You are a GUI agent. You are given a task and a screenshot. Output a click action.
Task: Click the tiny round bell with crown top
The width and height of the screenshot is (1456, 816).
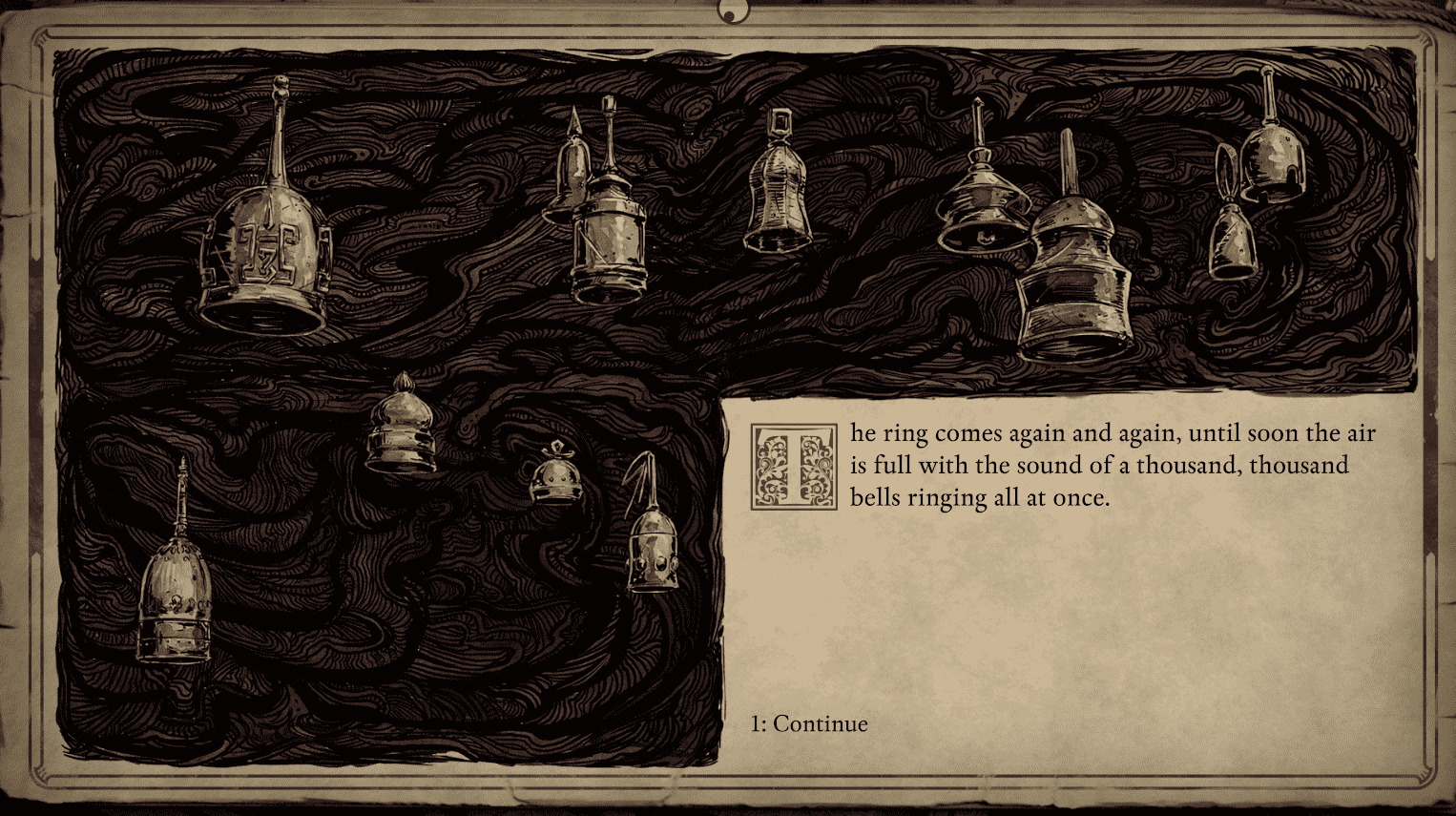(556, 477)
